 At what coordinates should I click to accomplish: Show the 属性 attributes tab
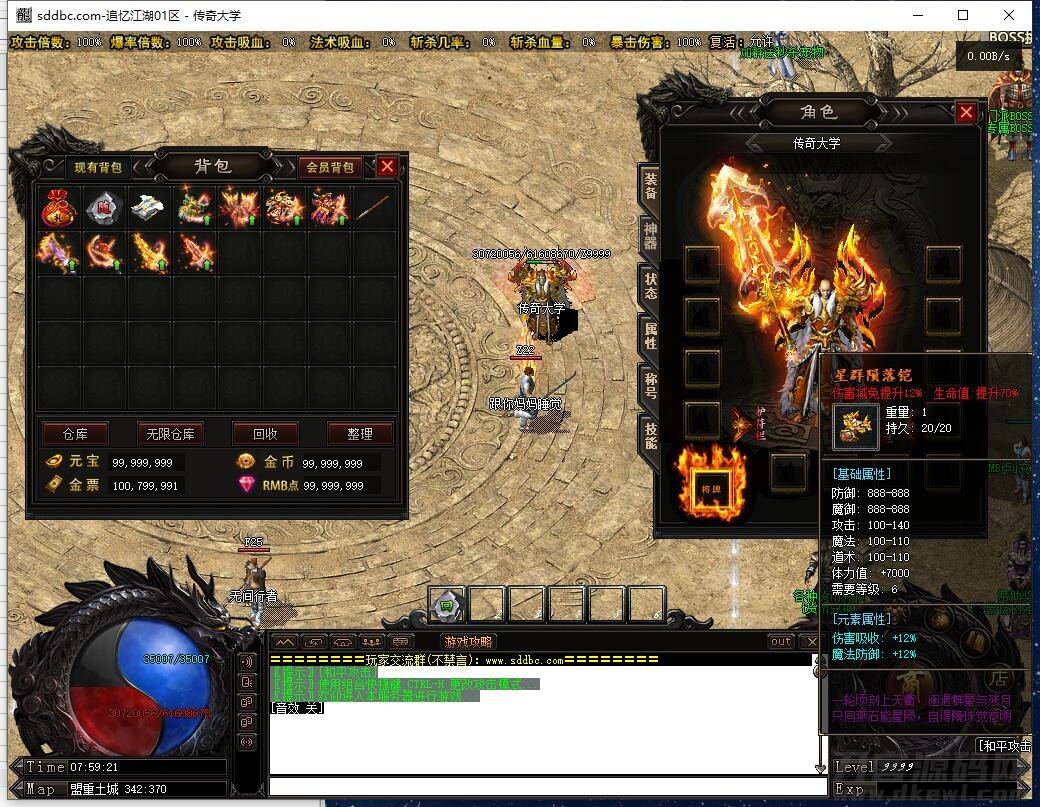[650, 336]
